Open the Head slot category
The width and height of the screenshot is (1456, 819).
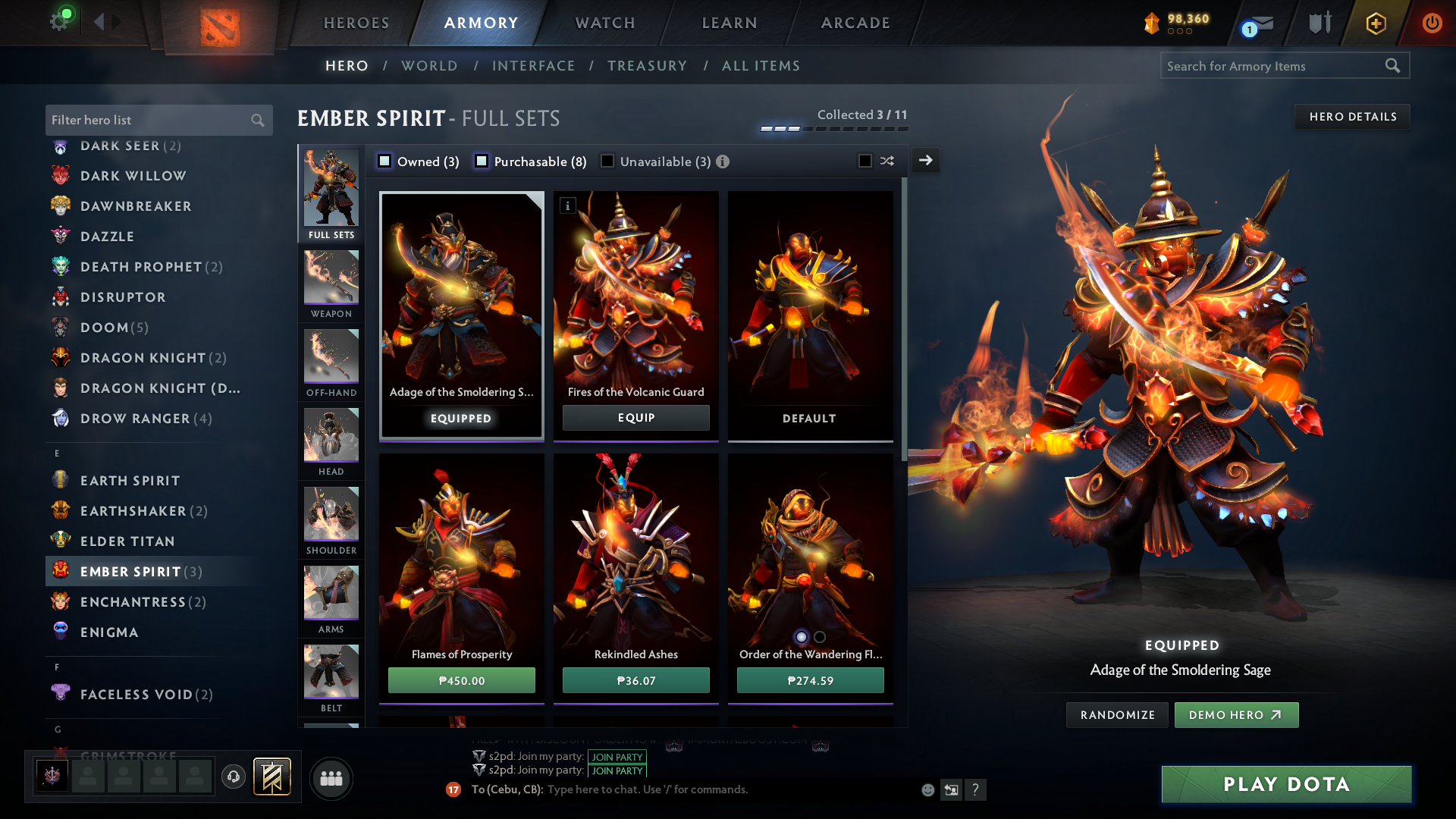click(331, 441)
